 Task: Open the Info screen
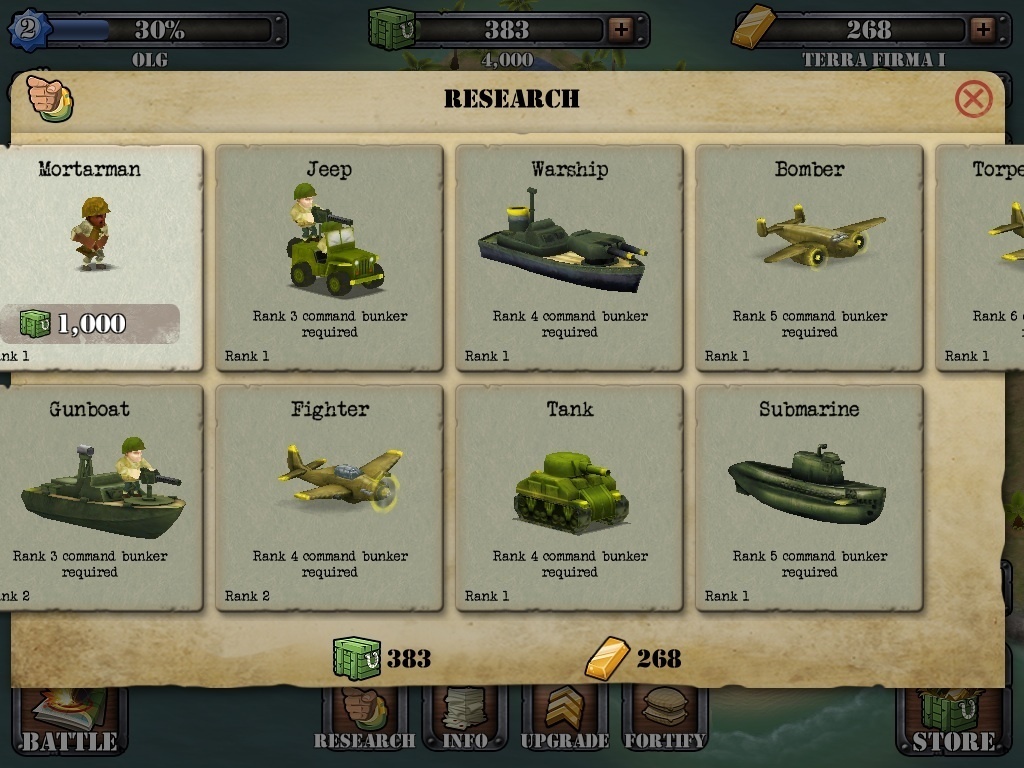coord(464,722)
